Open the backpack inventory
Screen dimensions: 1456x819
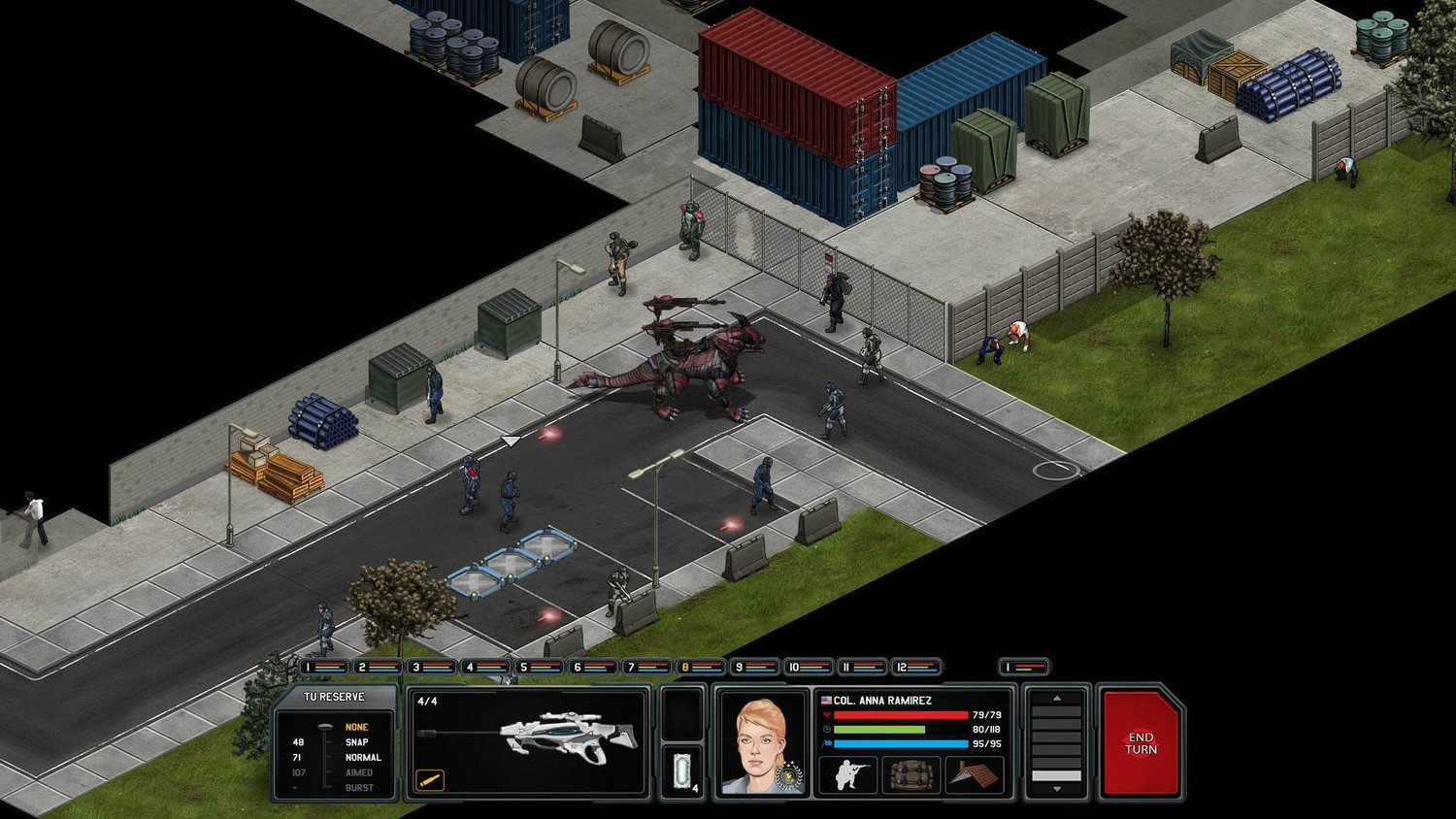coord(910,774)
